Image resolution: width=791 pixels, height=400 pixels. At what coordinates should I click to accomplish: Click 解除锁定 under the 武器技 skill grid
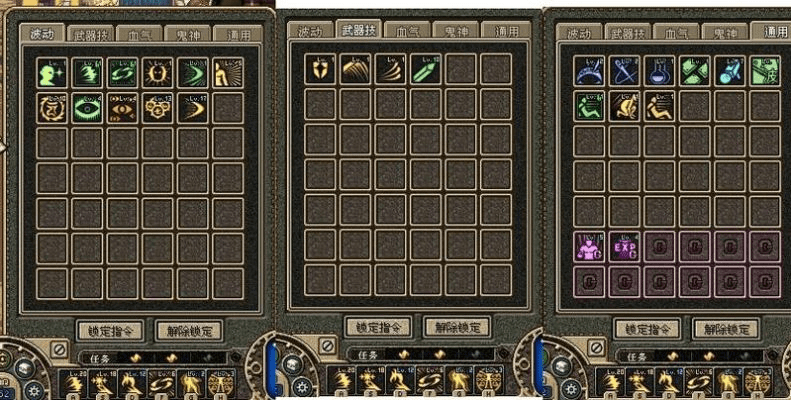click(457, 327)
